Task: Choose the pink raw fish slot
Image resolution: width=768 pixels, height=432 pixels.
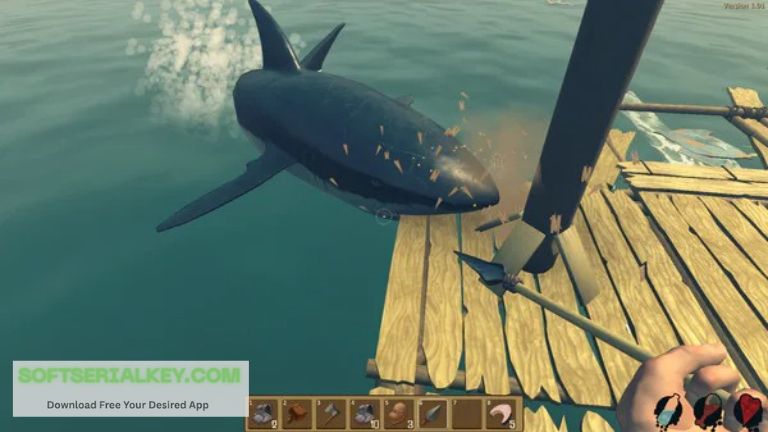Action: tap(502, 414)
